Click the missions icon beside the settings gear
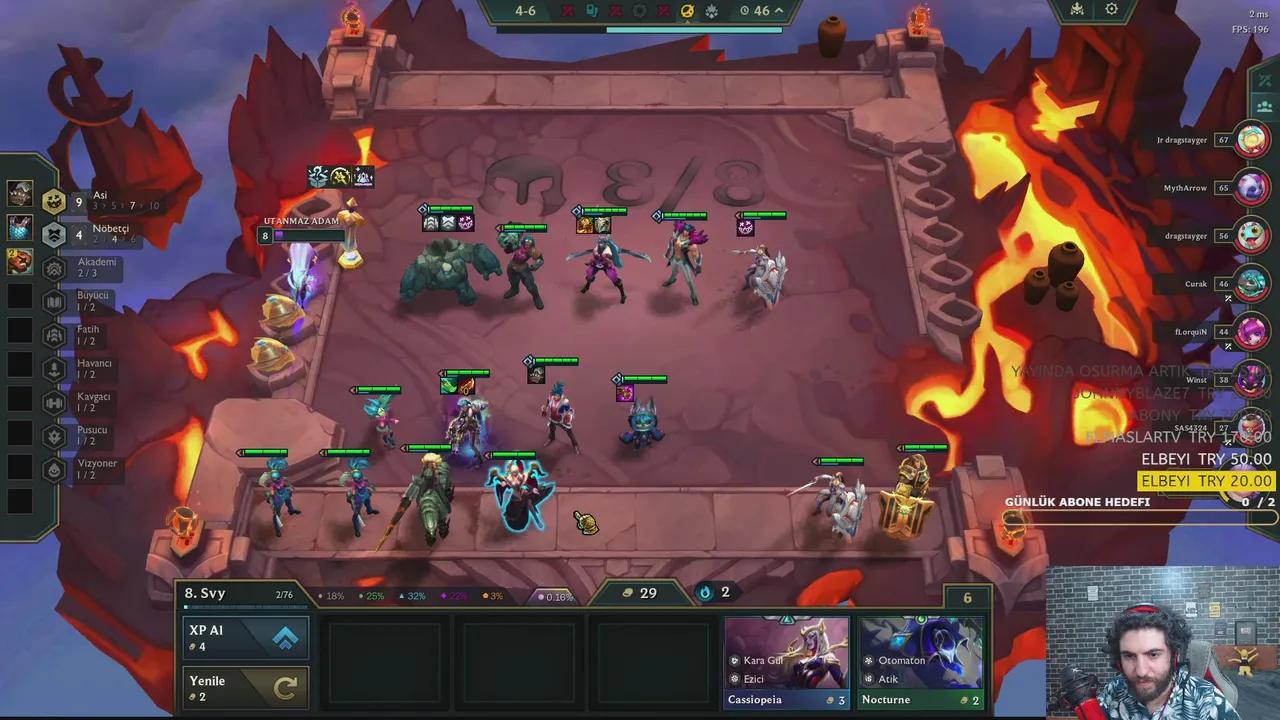This screenshot has width=1280, height=720. point(1077,9)
